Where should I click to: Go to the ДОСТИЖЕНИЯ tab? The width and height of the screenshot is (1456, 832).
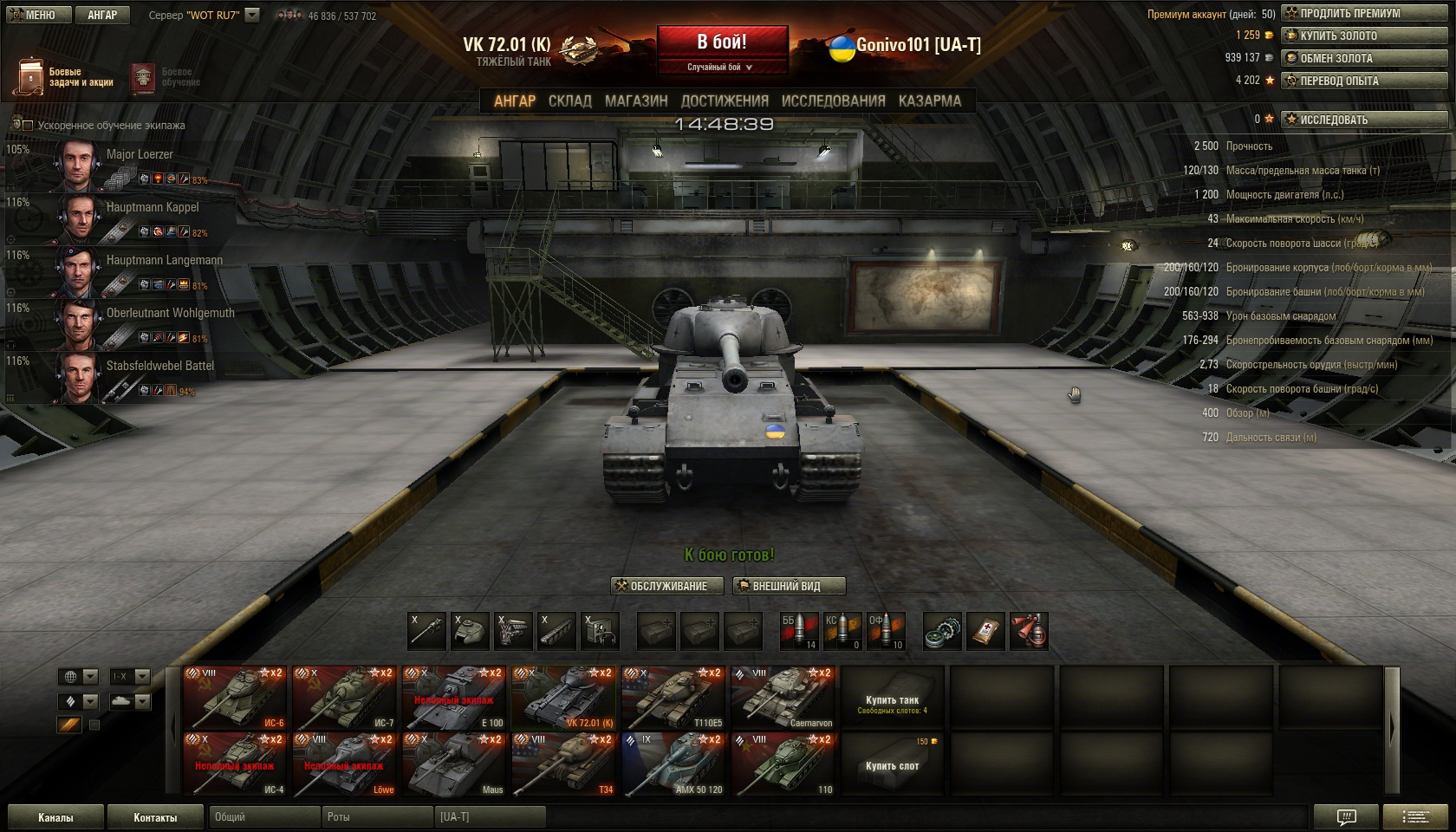tap(725, 101)
